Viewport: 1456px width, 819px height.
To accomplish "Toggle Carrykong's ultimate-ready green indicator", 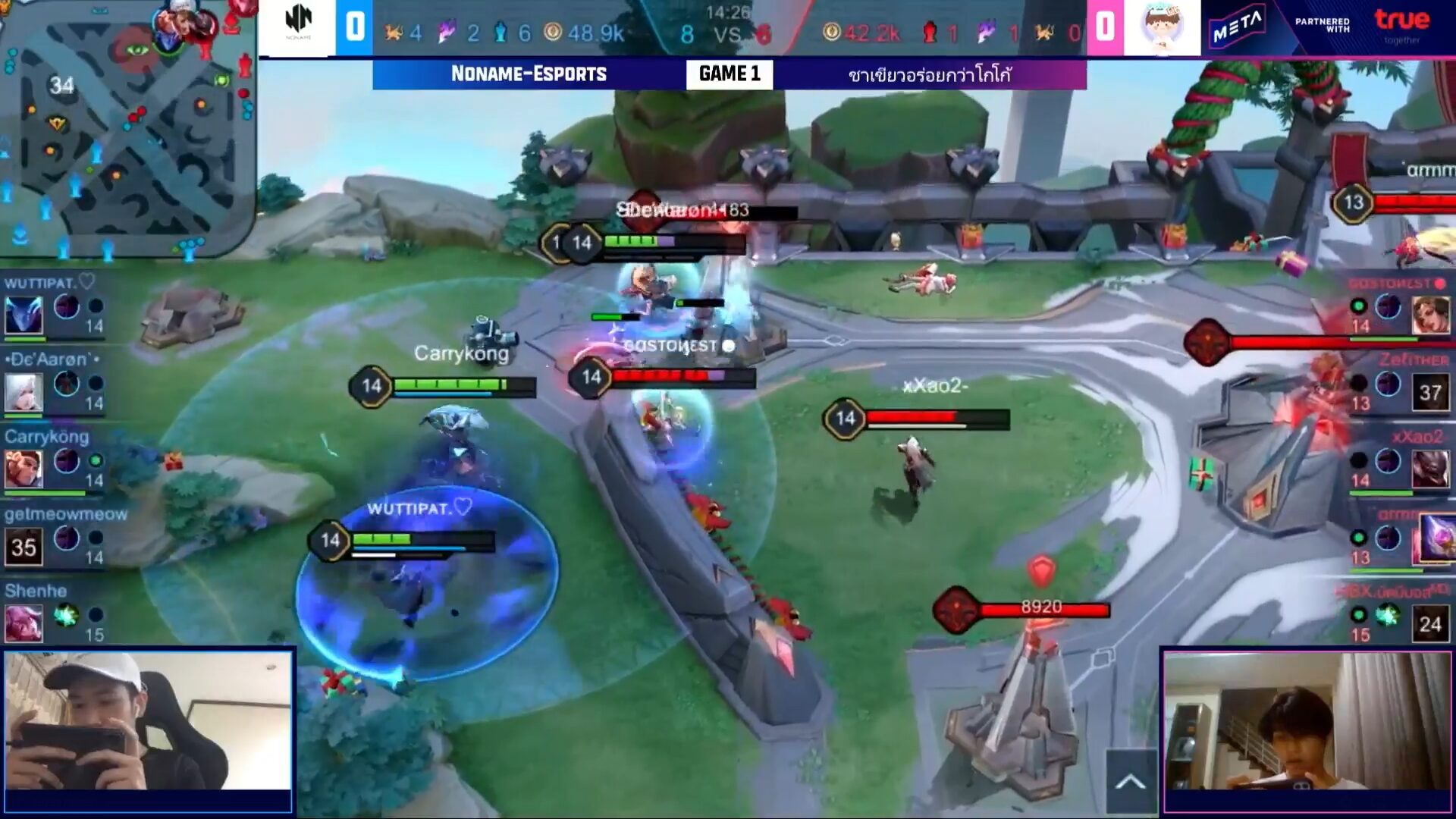I will coord(96,460).
